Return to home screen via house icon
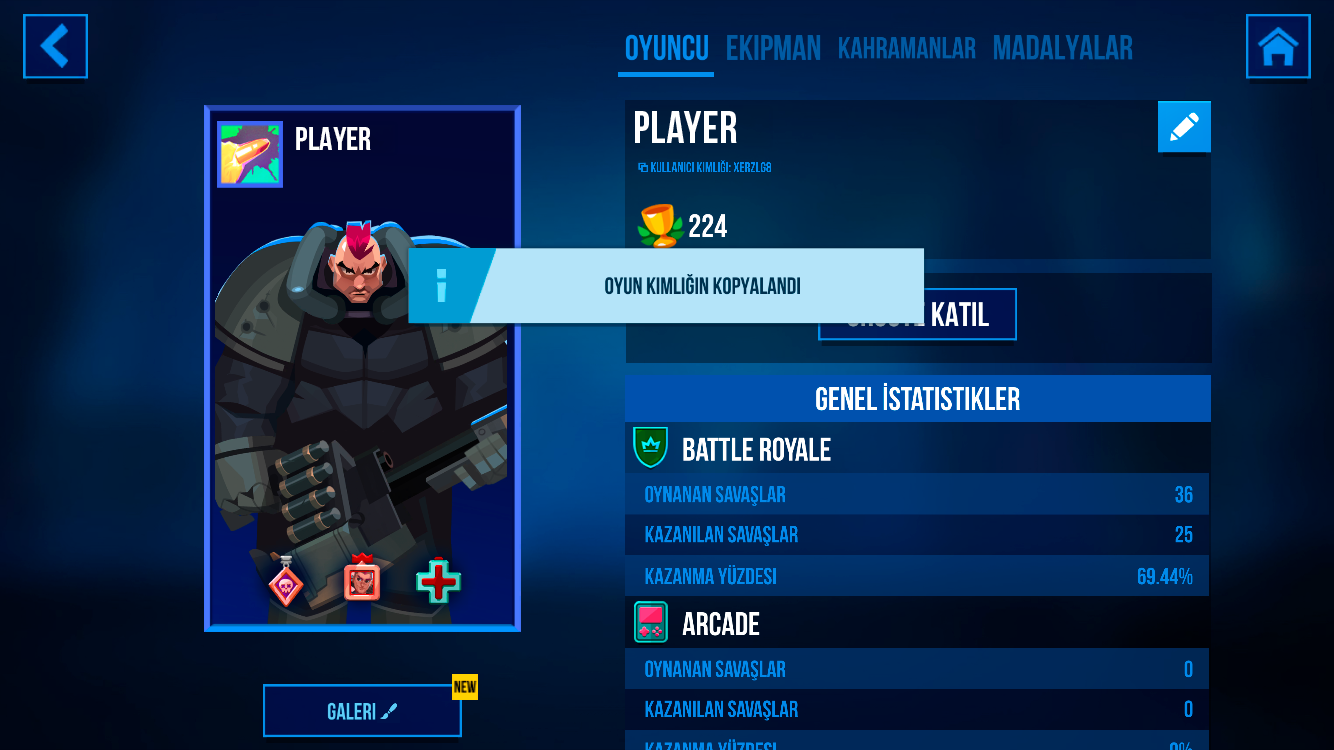 [x=1278, y=46]
